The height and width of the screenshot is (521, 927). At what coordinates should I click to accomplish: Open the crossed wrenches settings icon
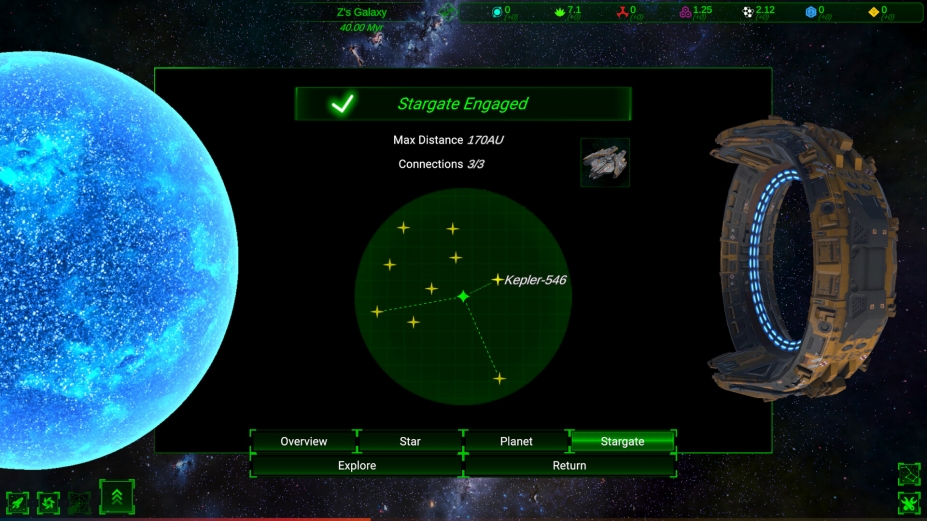[909, 503]
